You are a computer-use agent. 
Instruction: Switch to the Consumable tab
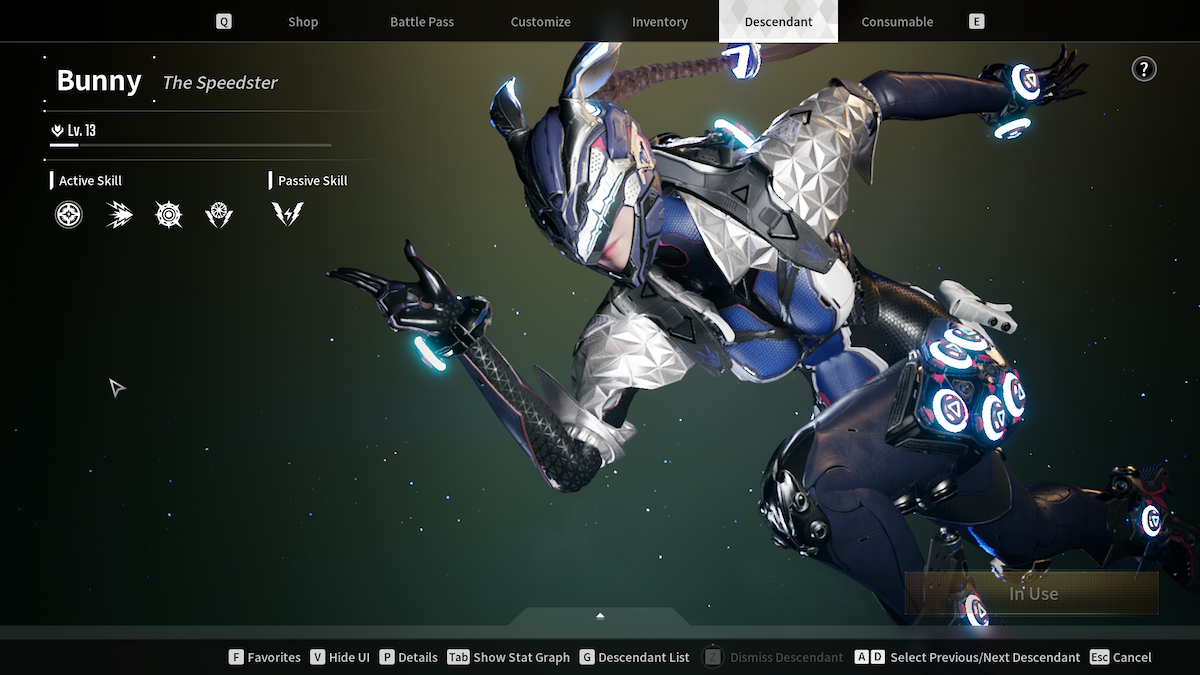[897, 22]
